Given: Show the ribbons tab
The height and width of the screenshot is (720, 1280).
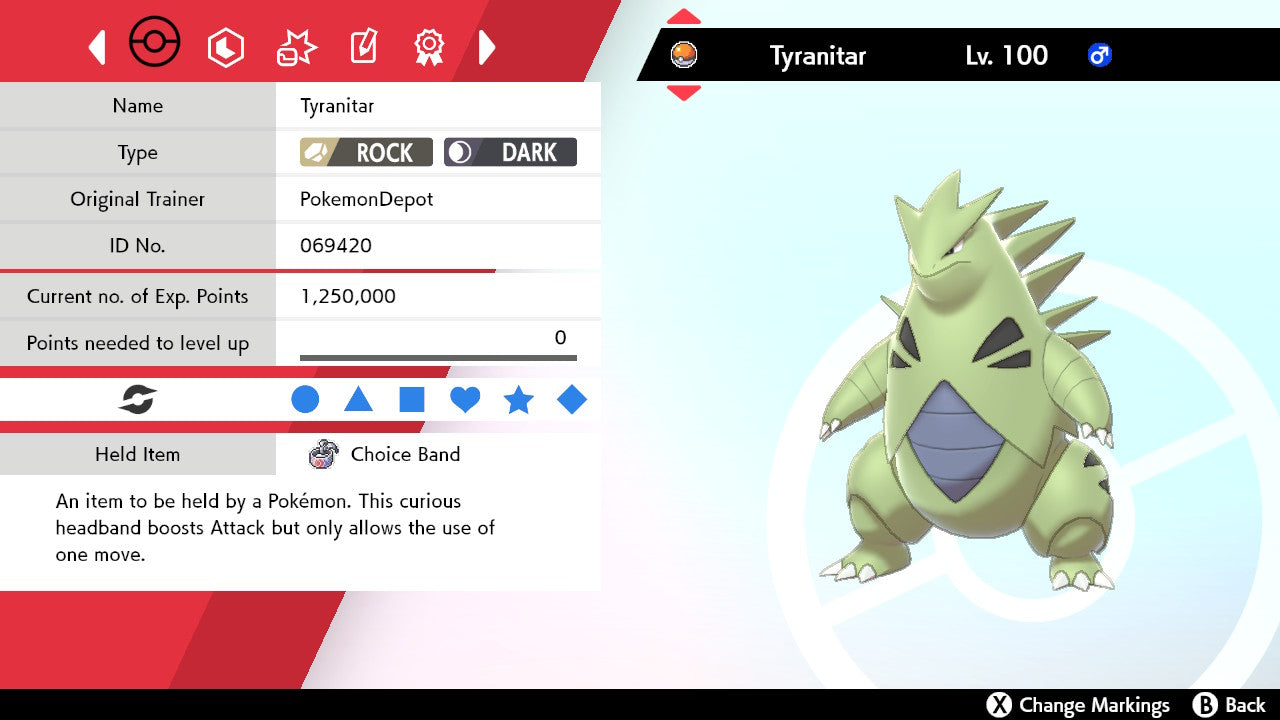Looking at the screenshot, I should click(429, 47).
